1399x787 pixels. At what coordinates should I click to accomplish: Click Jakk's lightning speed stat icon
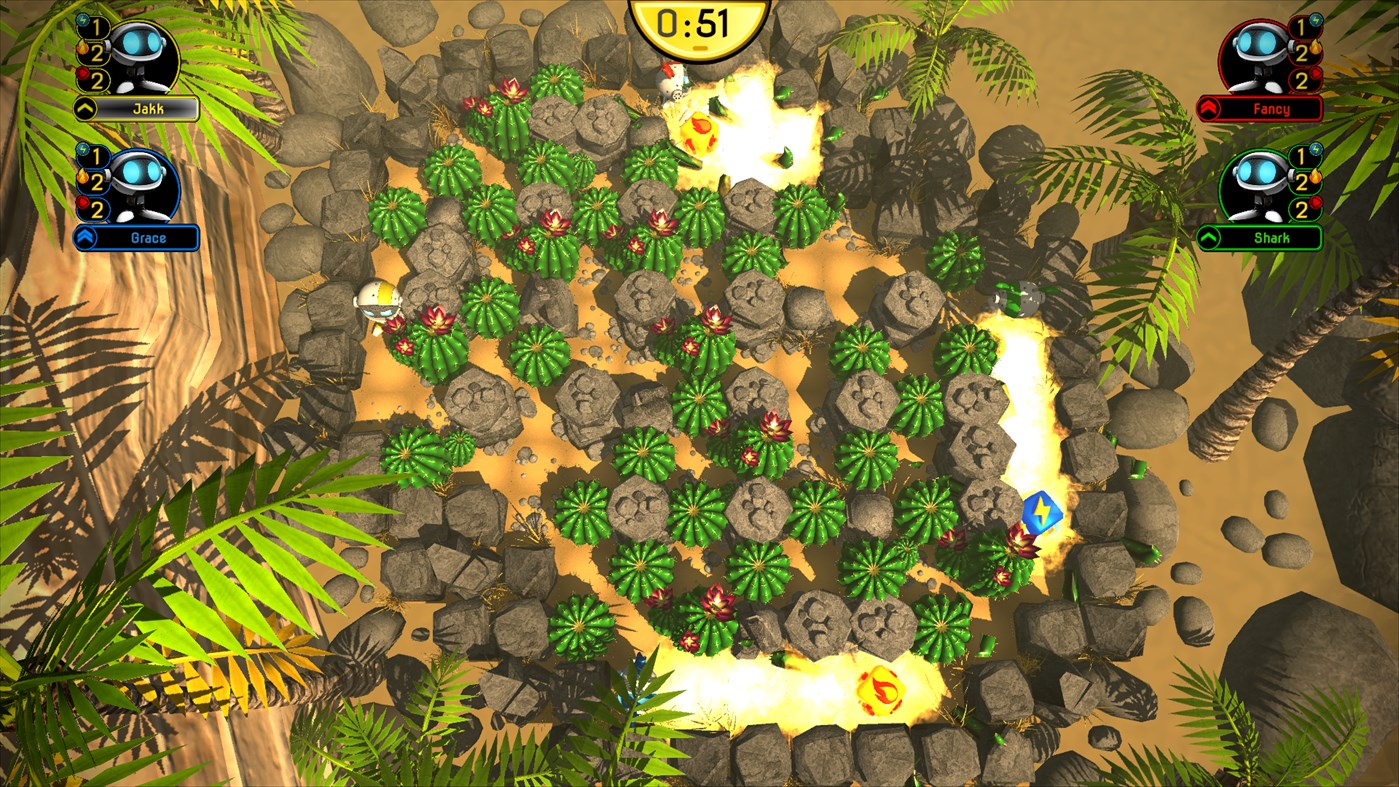click(x=82, y=21)
